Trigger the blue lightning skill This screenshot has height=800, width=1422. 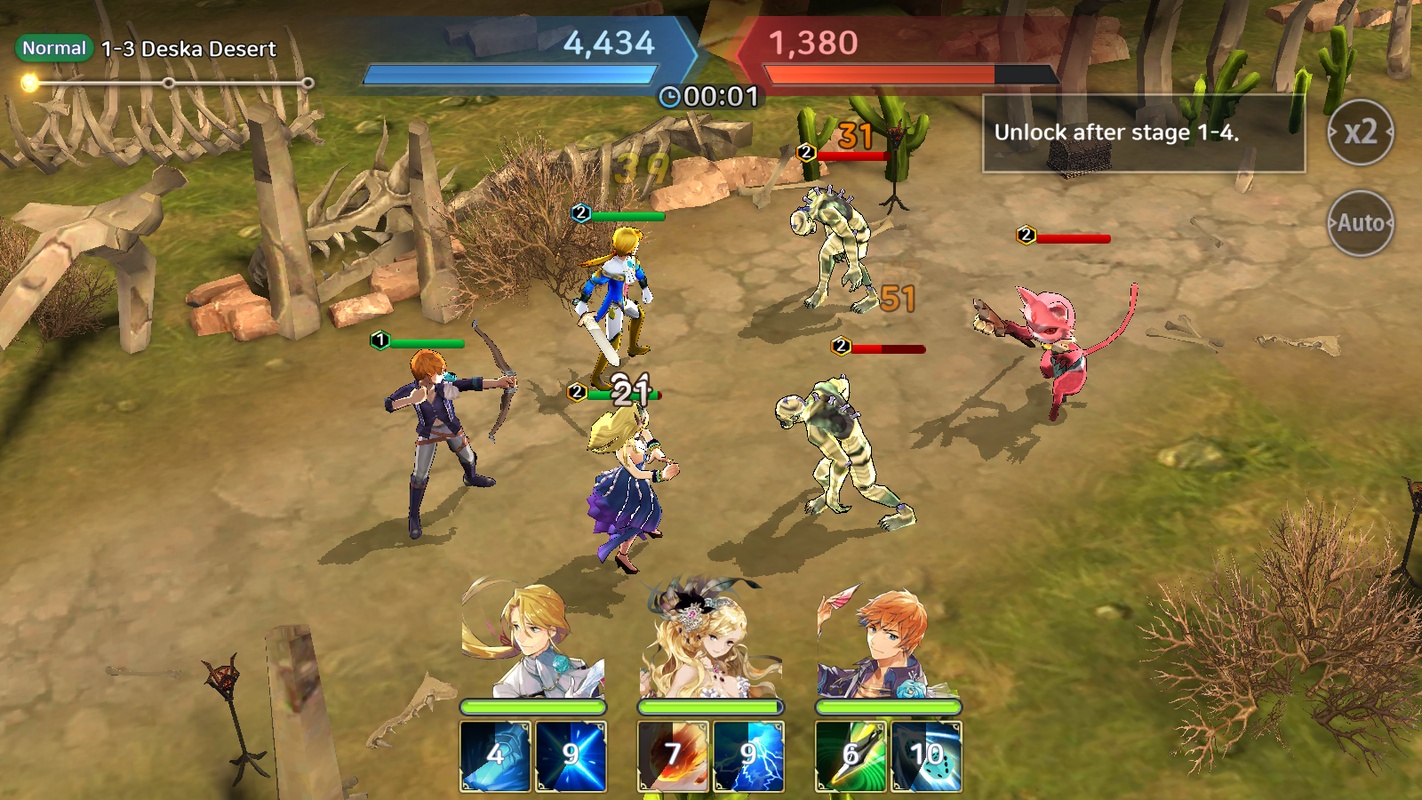[x=748, y=756]
